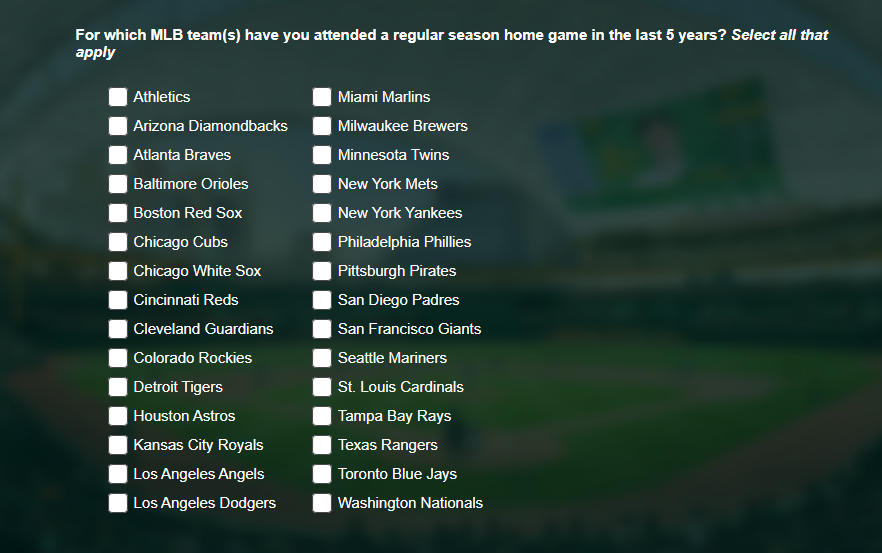882x553 pixels.
Task: Mark Baltimore Orioles as attended
Action: click(118, 184)
